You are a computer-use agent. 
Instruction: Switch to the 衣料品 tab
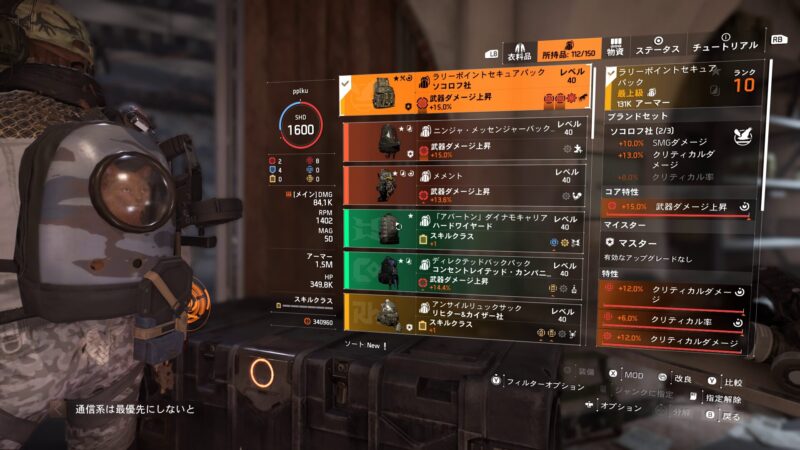(517, 51)
